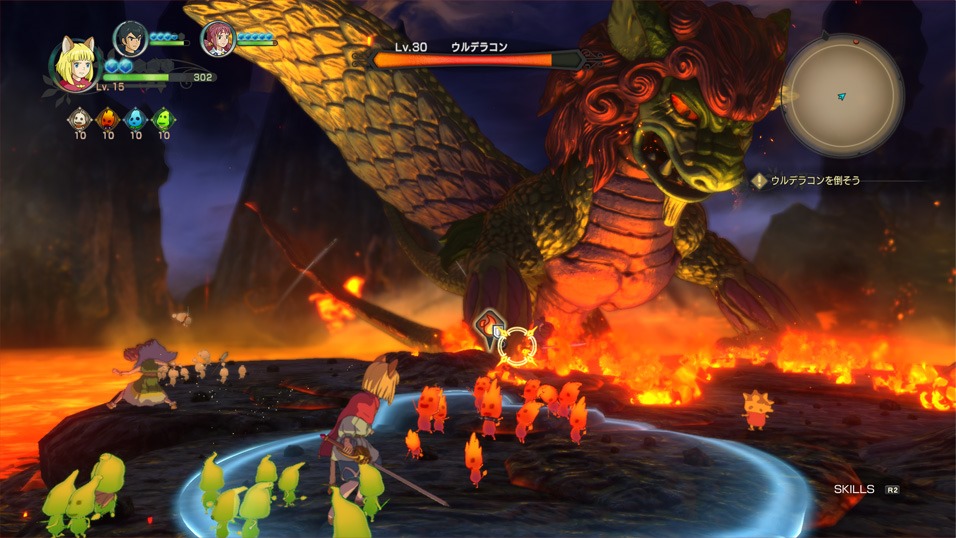
Task: Activate the fire Higgledy squad icon
Action: (108, 119)
